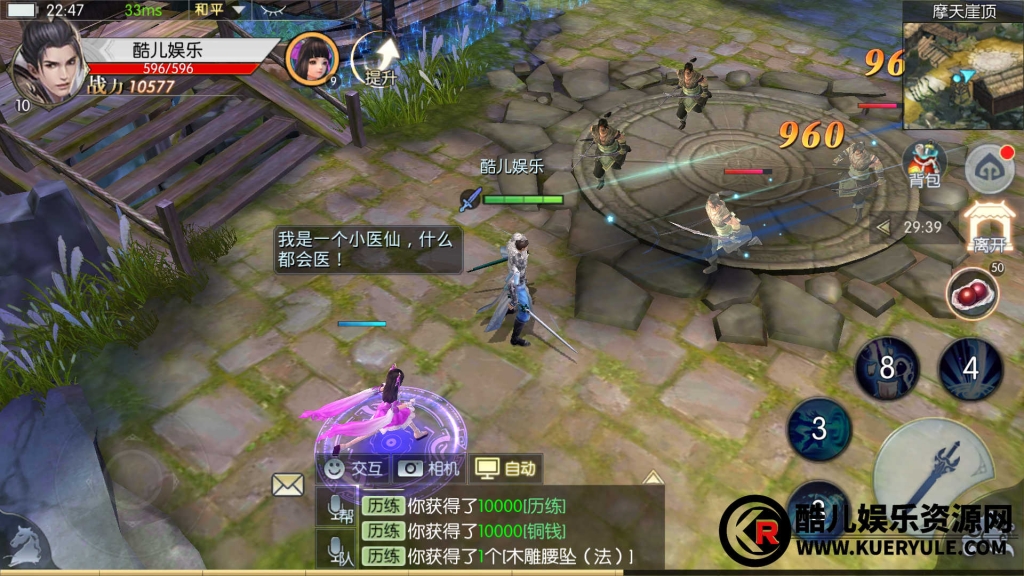Collapse the 29:39 timer panel arrow
This screenshot has width=1024, height=576.
click(883, 227)
